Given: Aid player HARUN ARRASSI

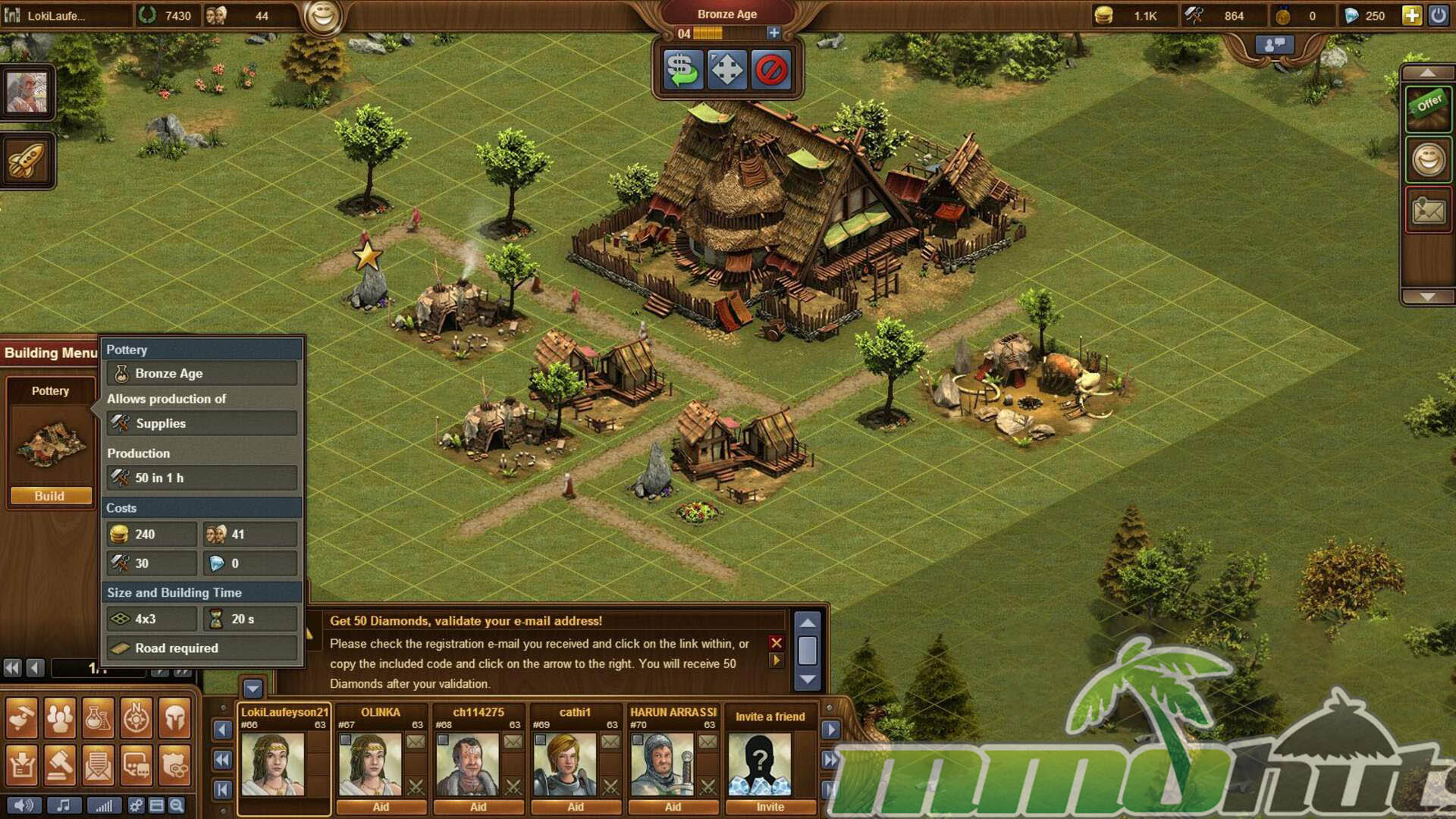Looking at the screenshot, I should [x=673, y=807].
